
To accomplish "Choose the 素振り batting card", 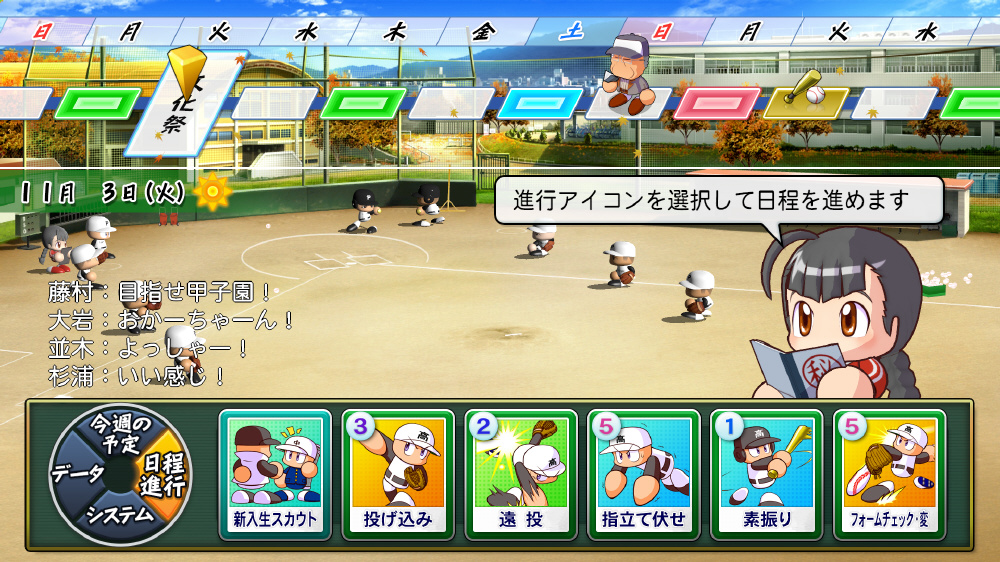I will tap(767, 474).
